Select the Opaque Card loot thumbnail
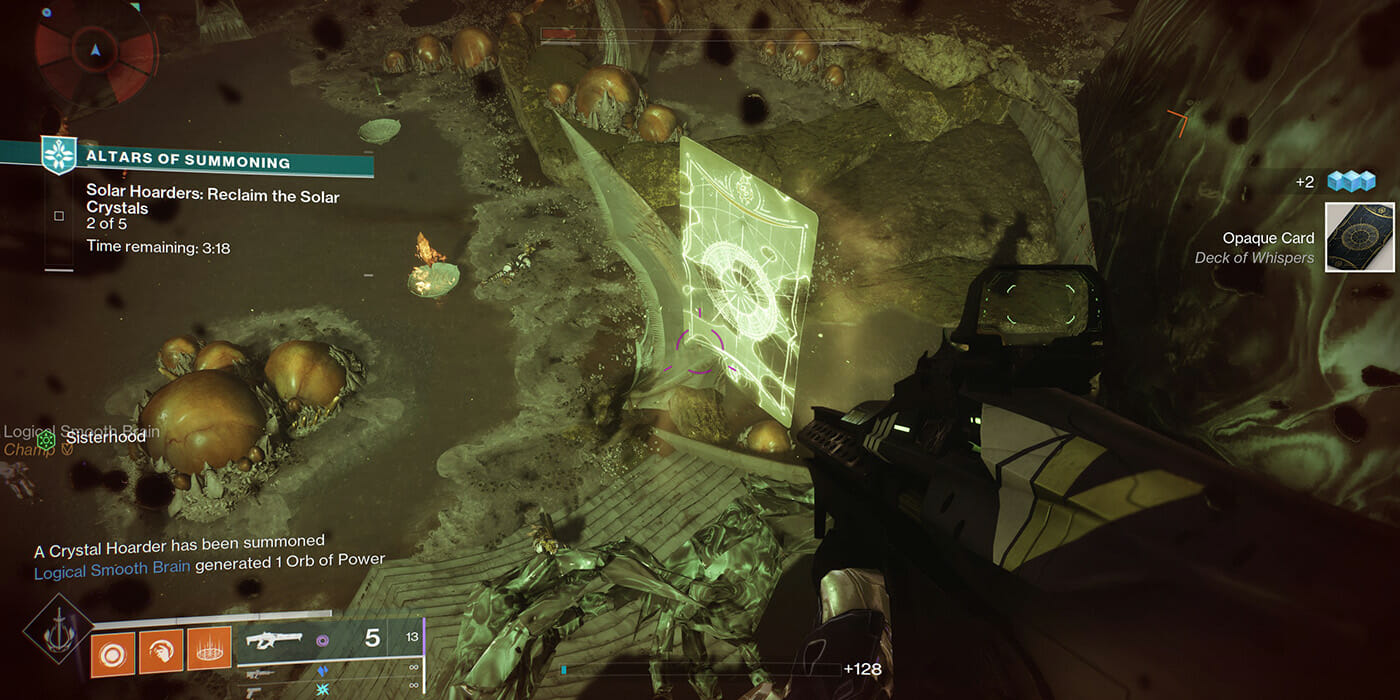1400x700 pixels. point(1359,237)
